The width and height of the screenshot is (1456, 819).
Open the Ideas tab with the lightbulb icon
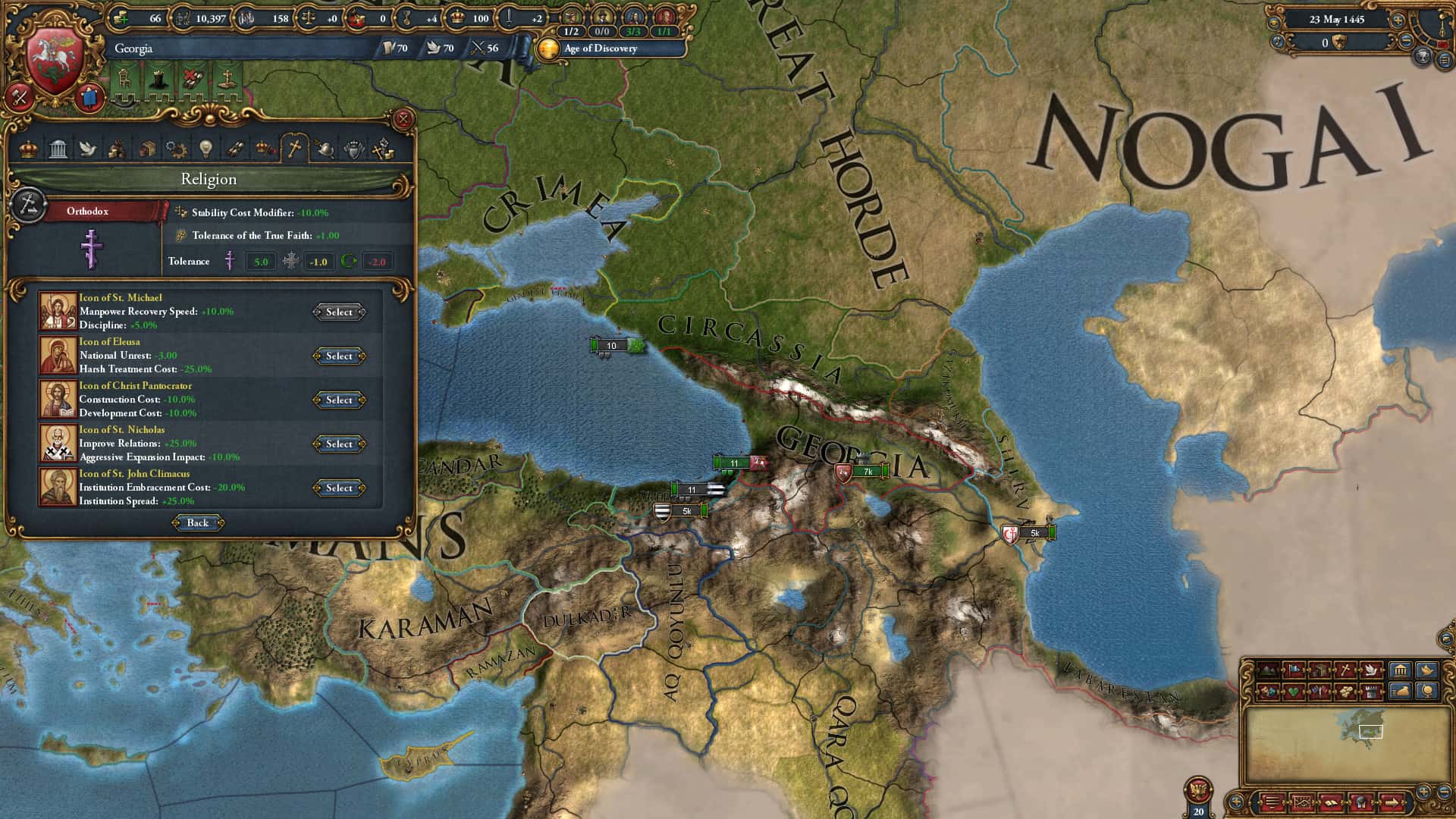coord(206,149)
